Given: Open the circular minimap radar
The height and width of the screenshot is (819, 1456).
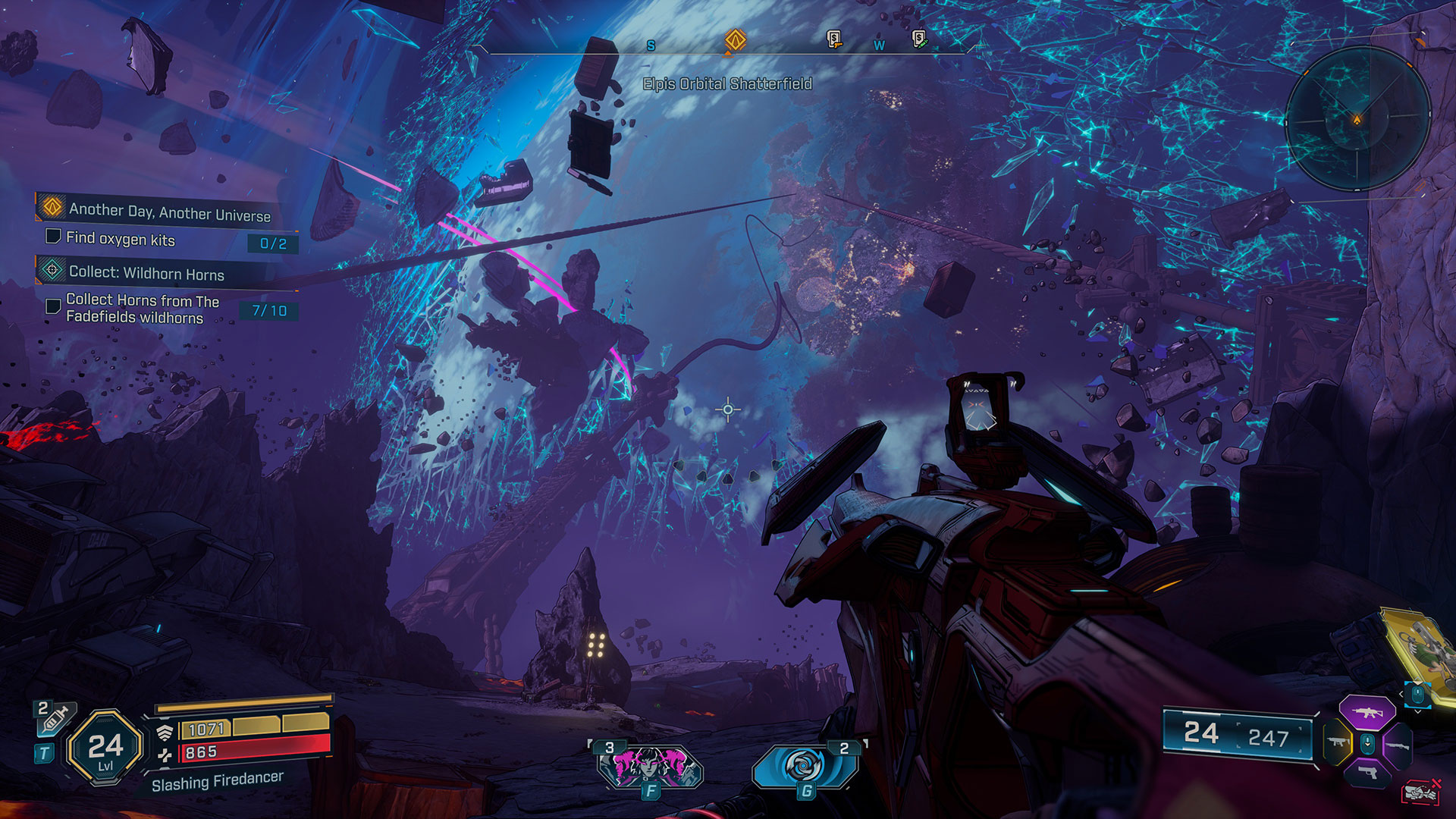Looking at the screenshot, I should (1357, 119).
